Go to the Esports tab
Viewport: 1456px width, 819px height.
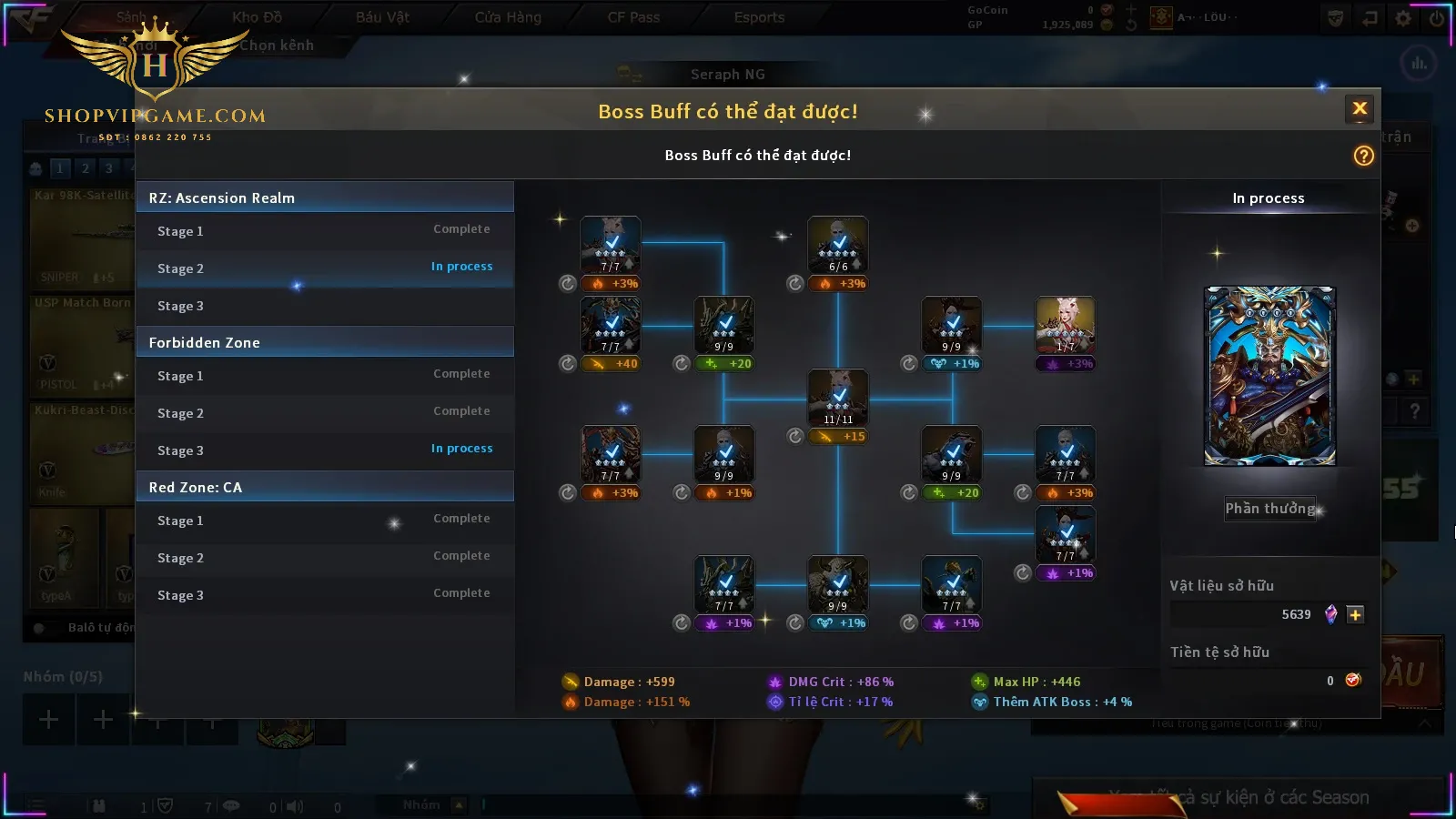point(759,17)
